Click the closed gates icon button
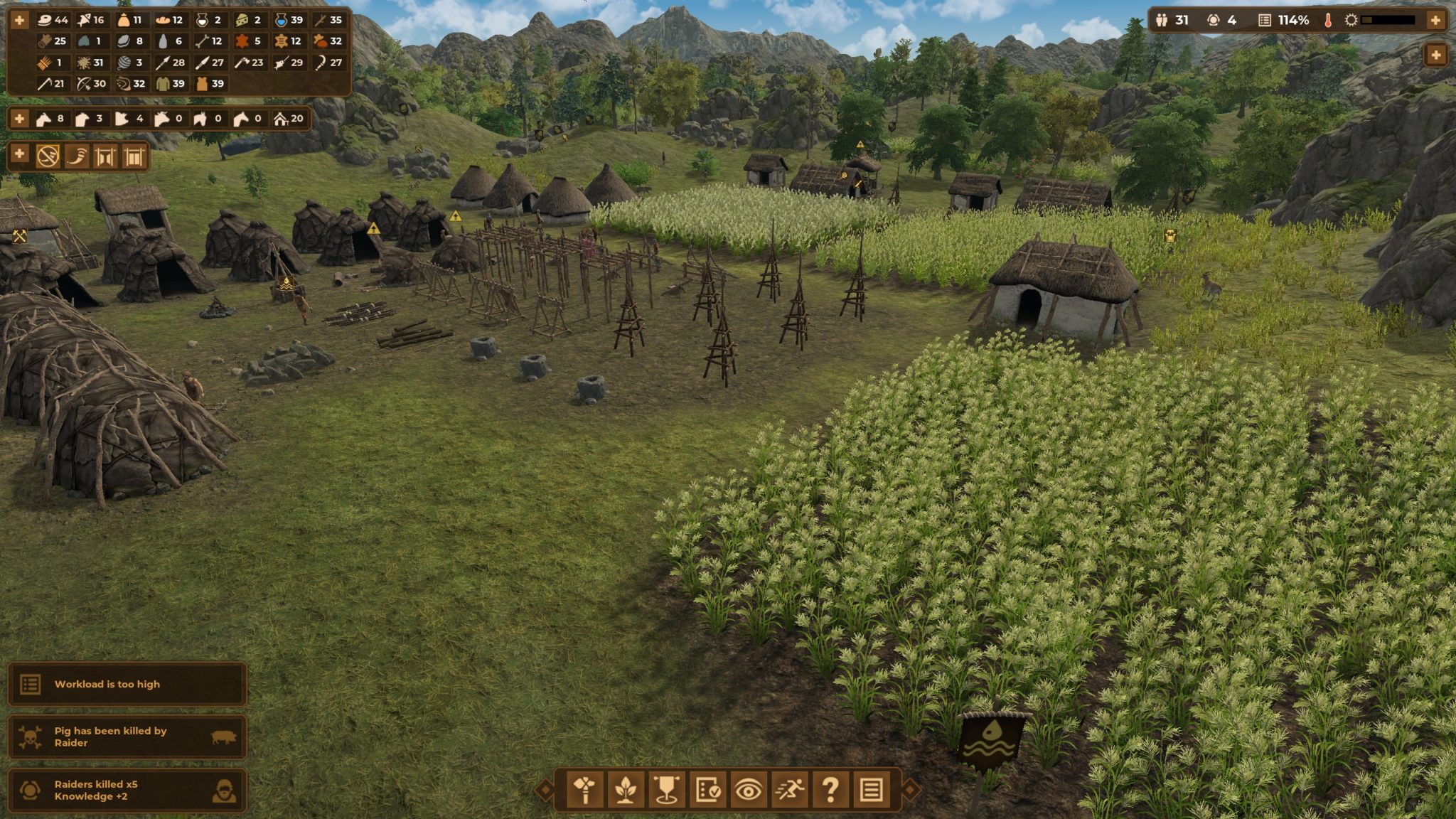The image size is (1456, 819). [x=134, y=156]
